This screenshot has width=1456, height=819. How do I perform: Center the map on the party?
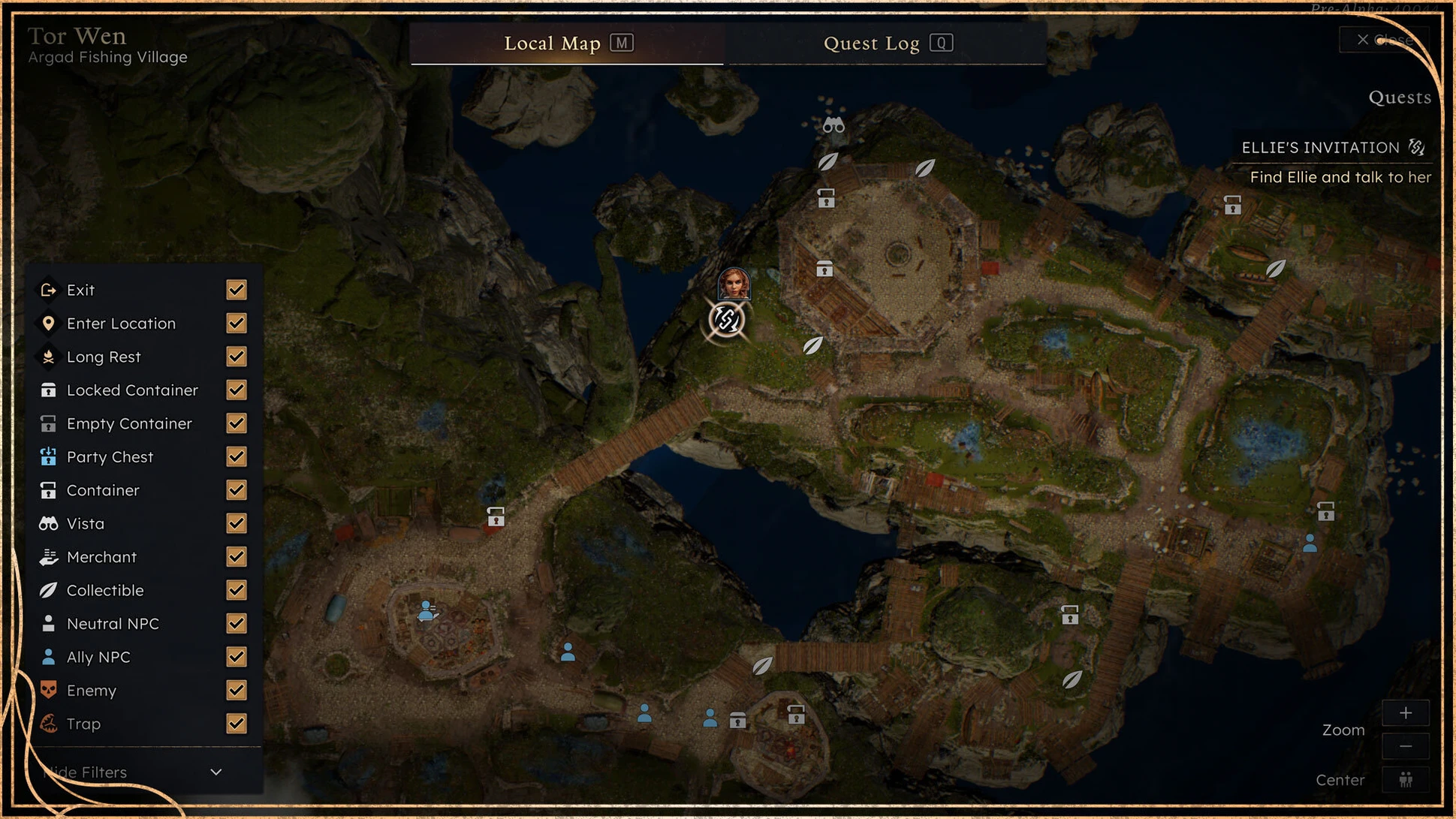coord(1406,780)
